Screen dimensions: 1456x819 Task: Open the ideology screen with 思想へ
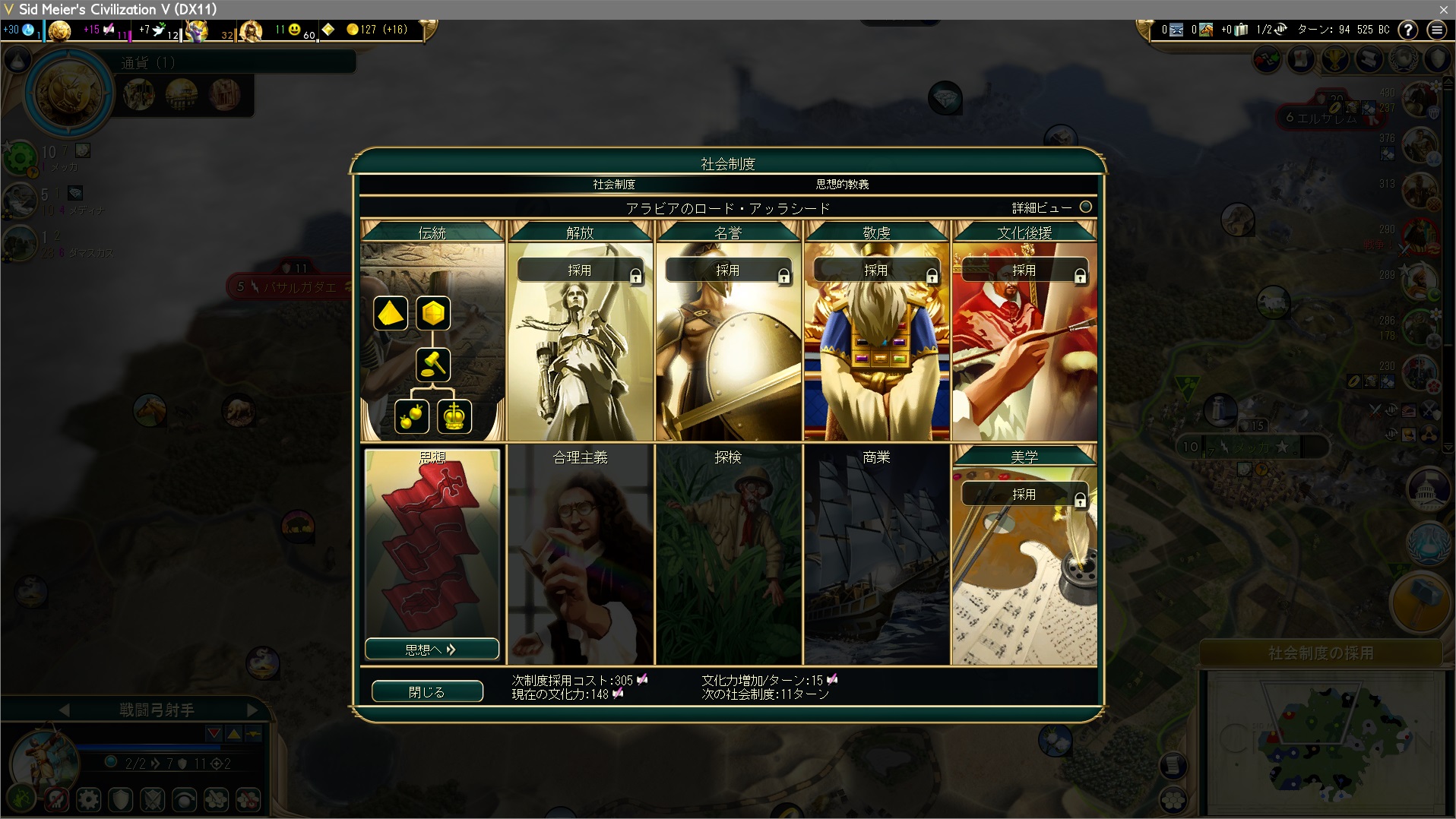[x=432, y=650]
